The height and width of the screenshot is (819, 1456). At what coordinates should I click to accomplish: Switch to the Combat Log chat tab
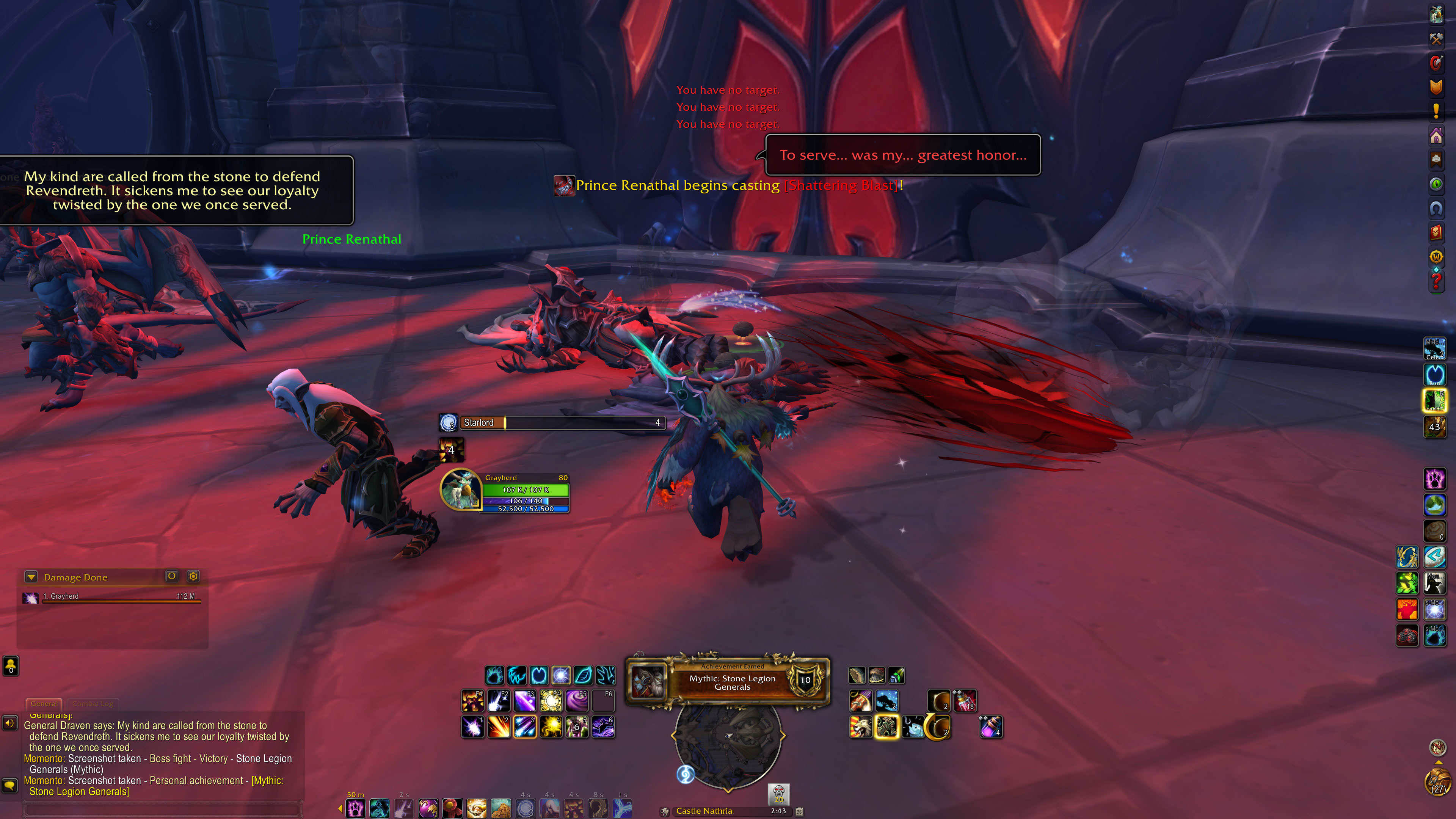[93, 704]
